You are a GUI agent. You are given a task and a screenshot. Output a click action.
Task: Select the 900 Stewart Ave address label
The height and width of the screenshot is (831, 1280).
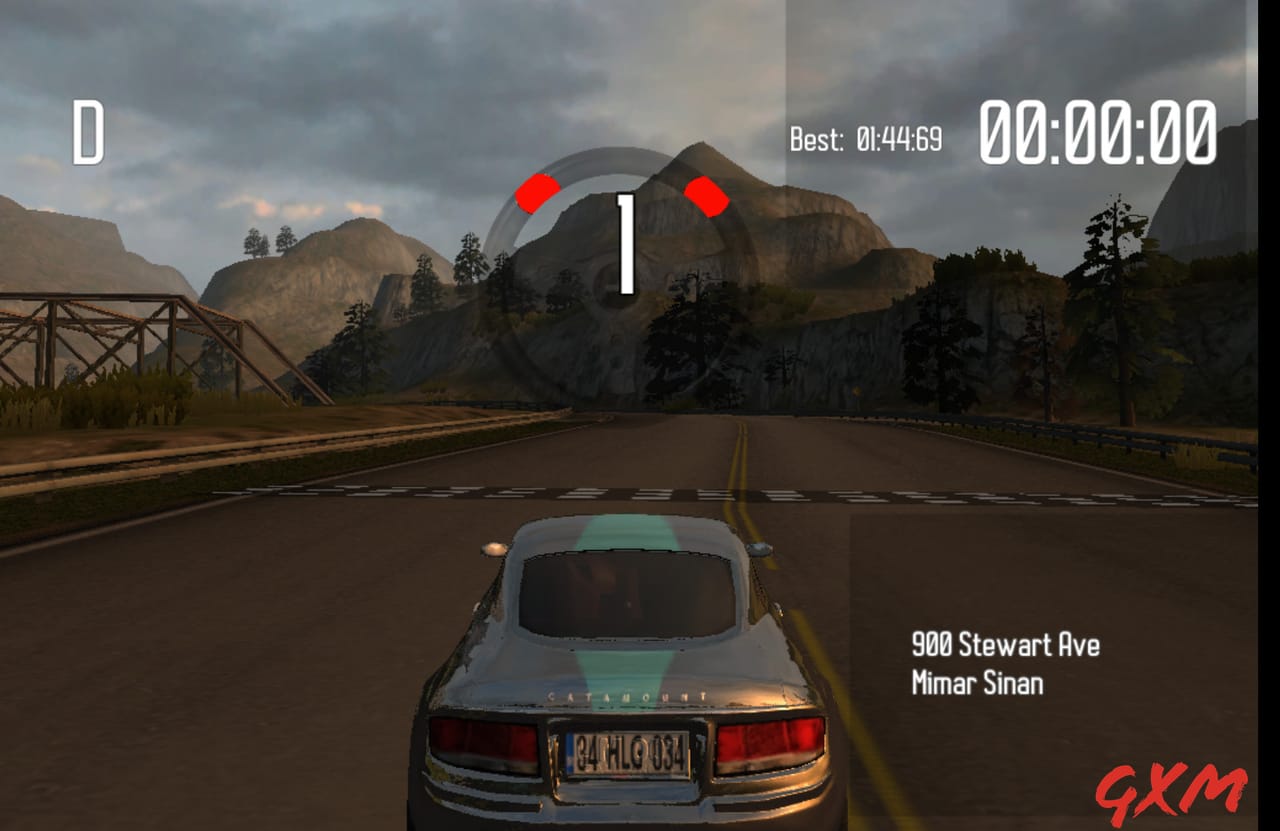pos(1005,645)
